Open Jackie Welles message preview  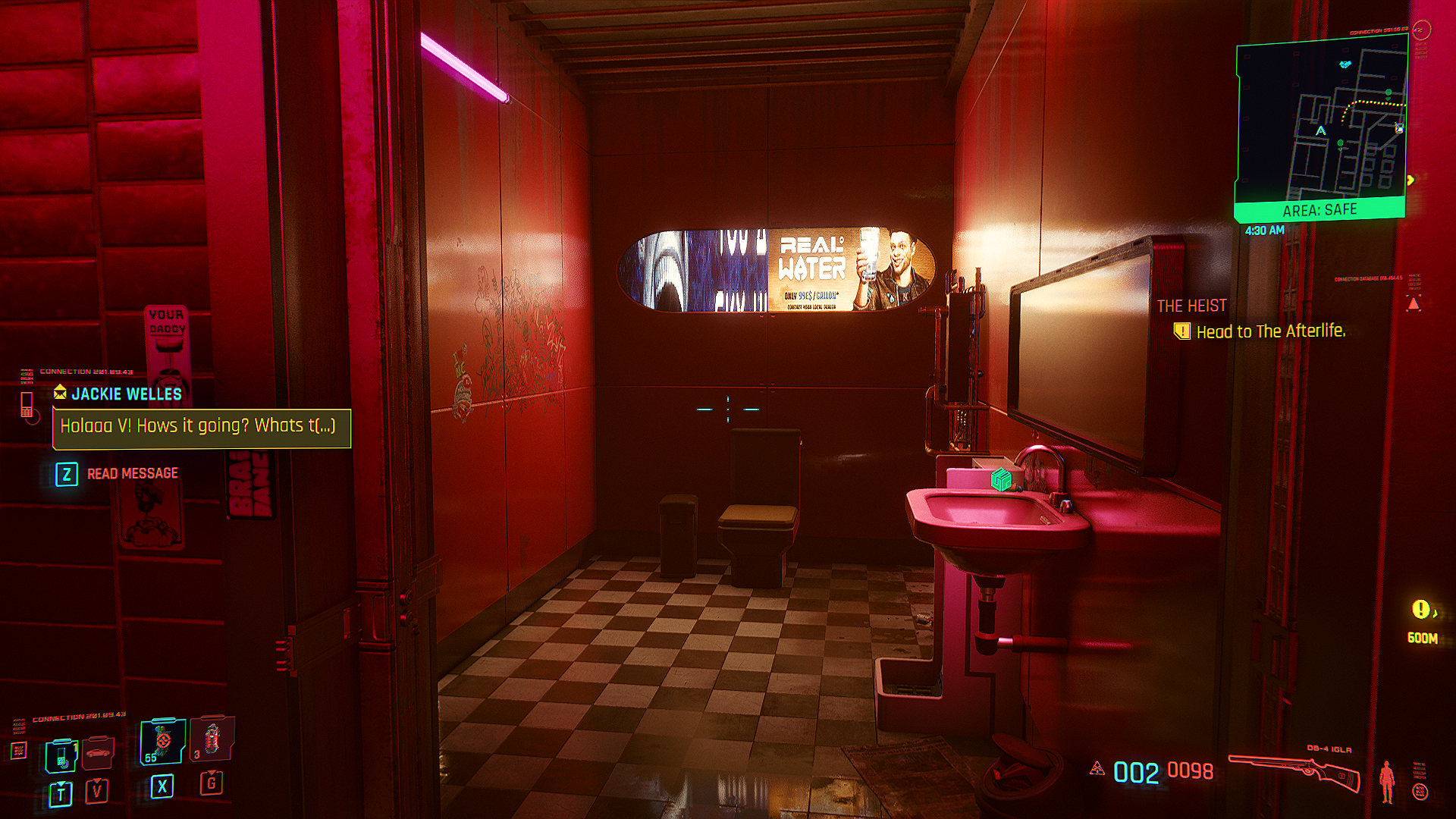pos(201,427)
